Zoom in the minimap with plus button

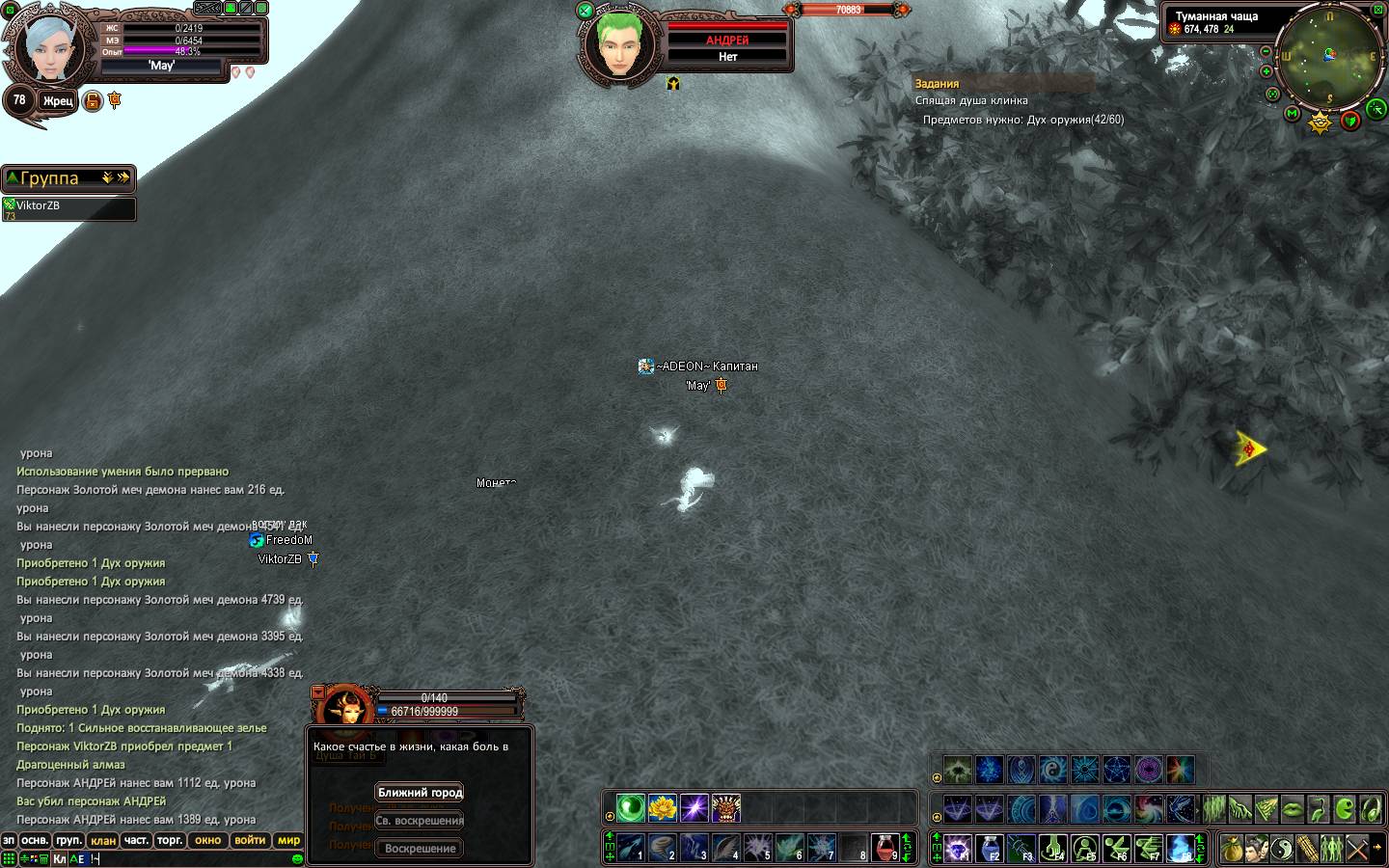pyautogui.click(x=1266, y=71)
